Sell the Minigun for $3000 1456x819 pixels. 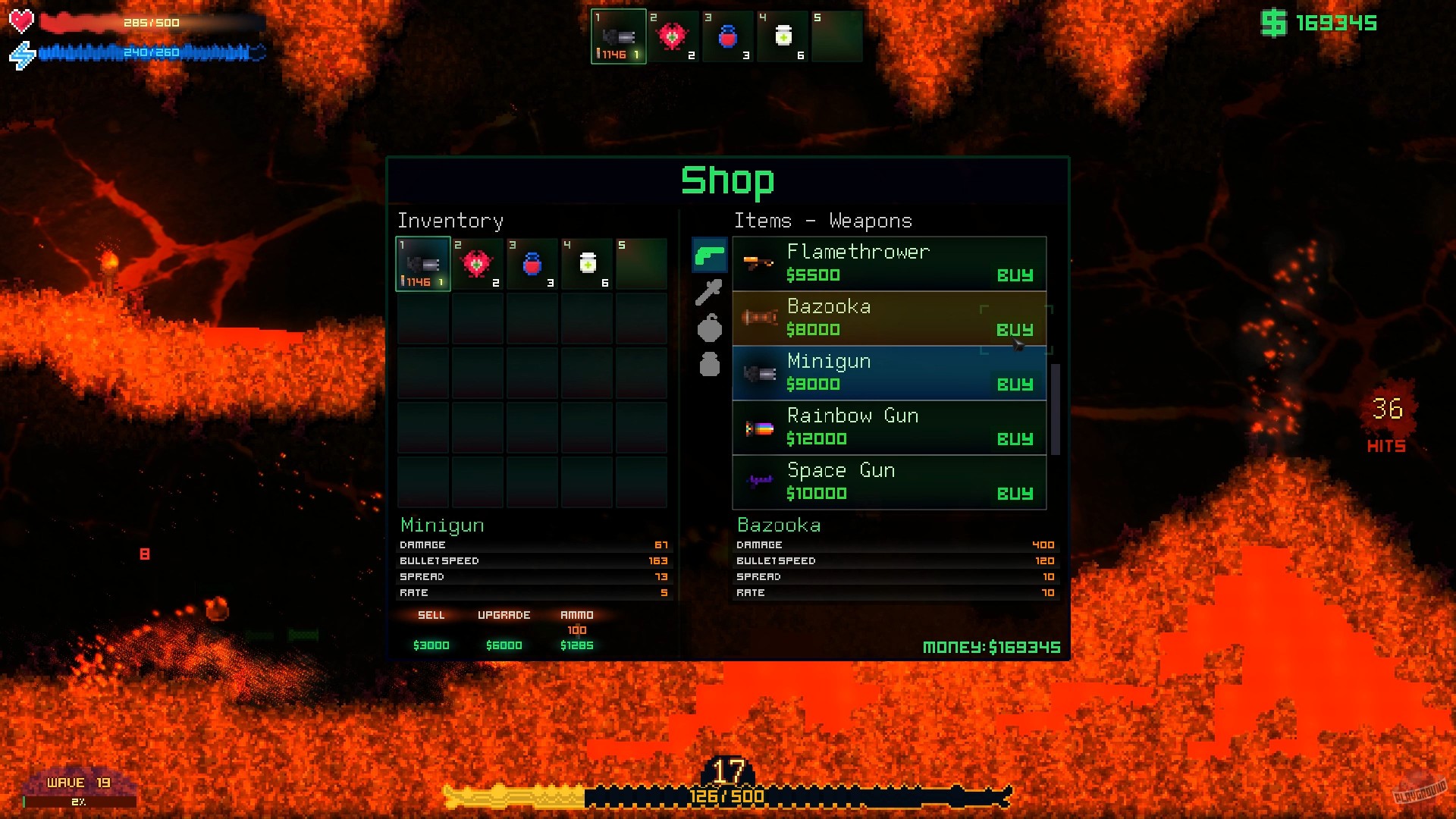pyautogui.click(x=431, y=631)
